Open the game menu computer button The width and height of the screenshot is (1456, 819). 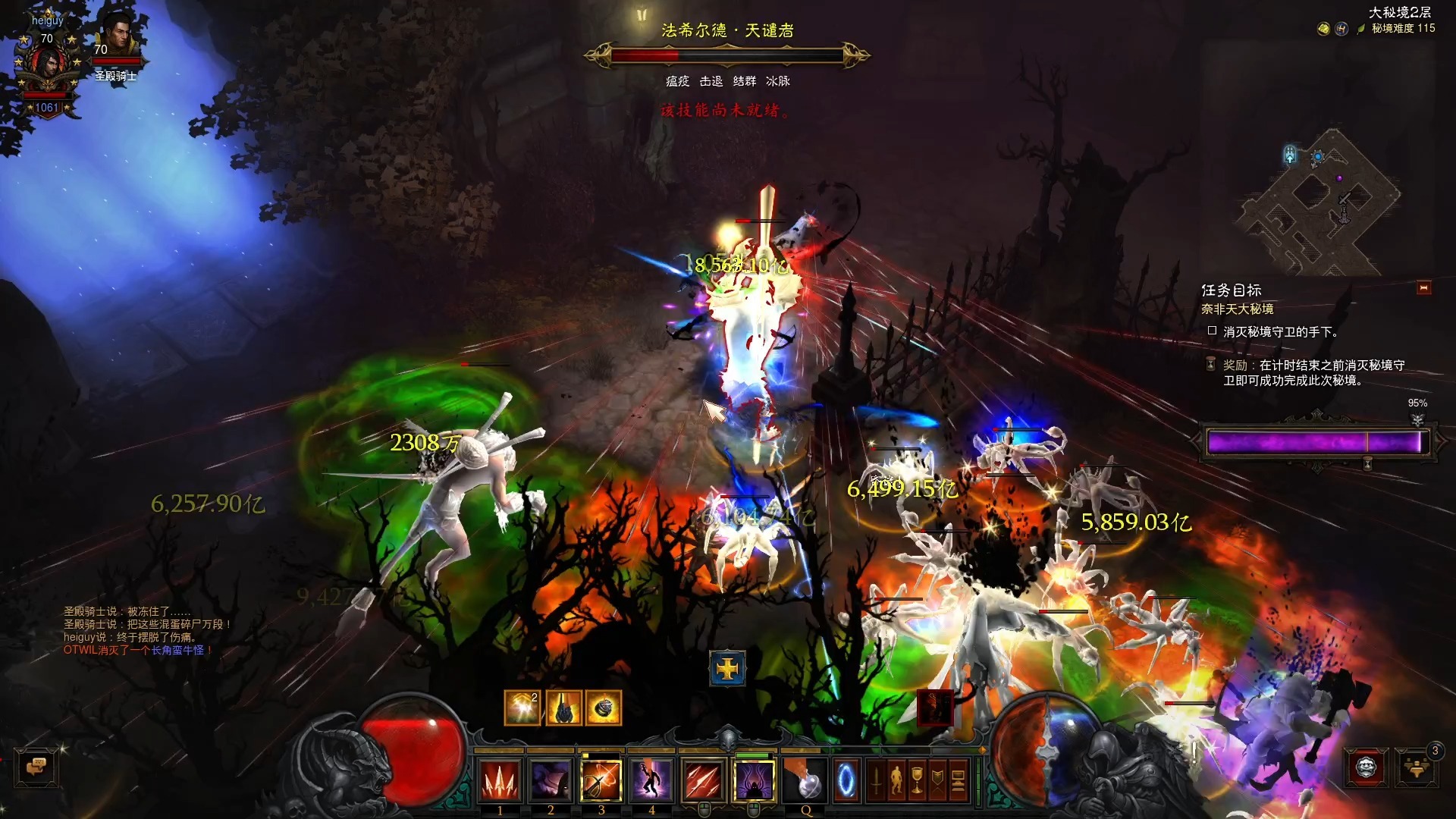958,780
